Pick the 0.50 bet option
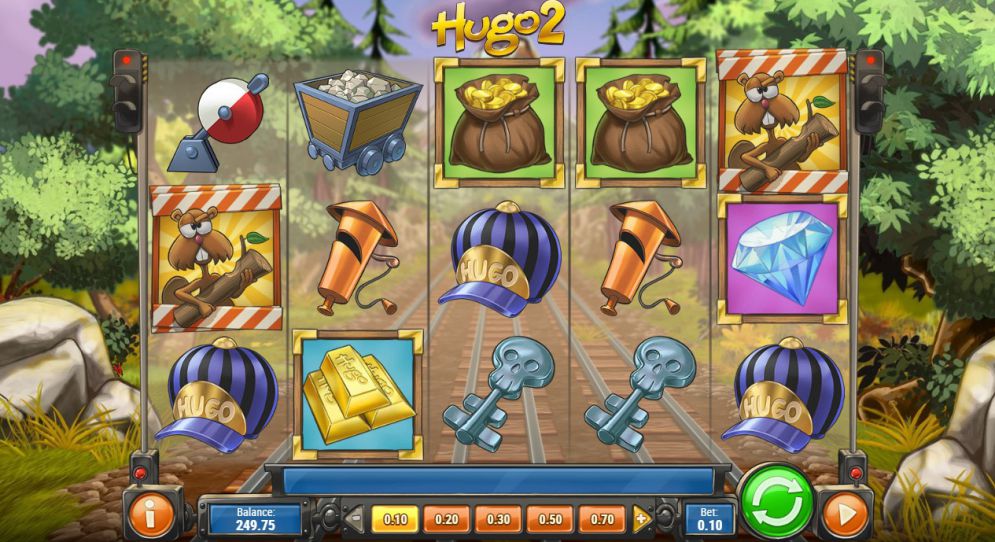 coord(550,519)
